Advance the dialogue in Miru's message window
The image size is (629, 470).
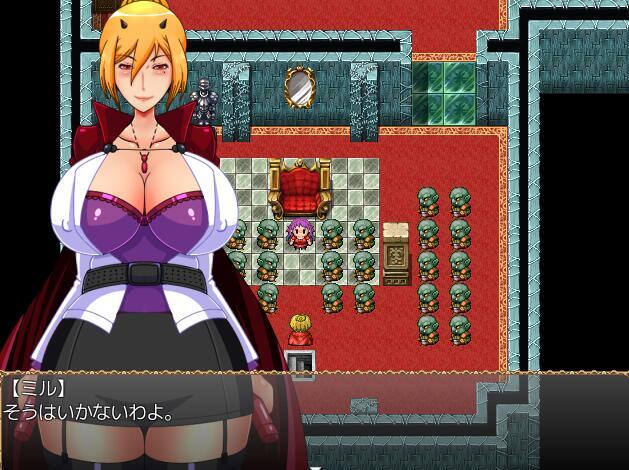pyautogui.click(x=314, y=420)
